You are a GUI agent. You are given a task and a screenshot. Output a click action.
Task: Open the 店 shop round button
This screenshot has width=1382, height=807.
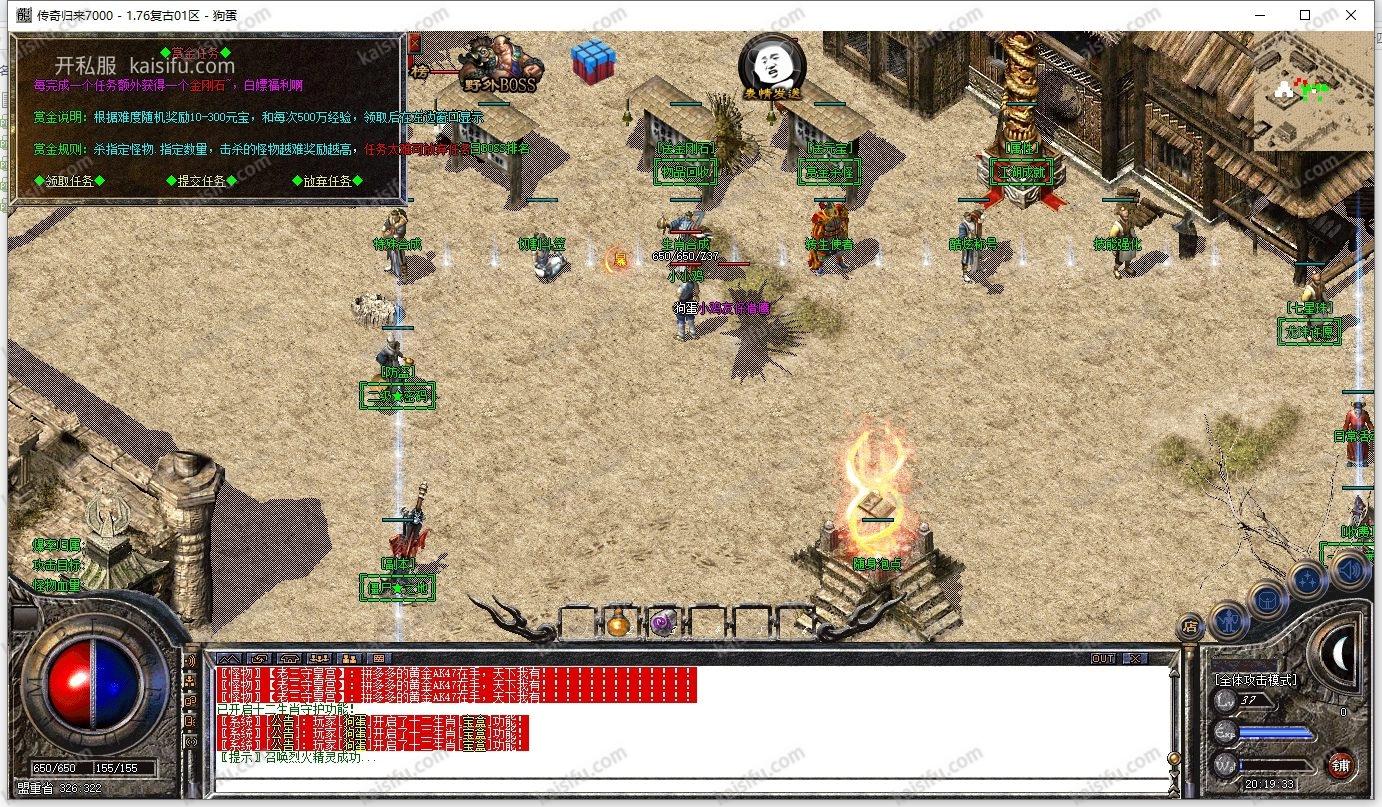[1190, 627]
